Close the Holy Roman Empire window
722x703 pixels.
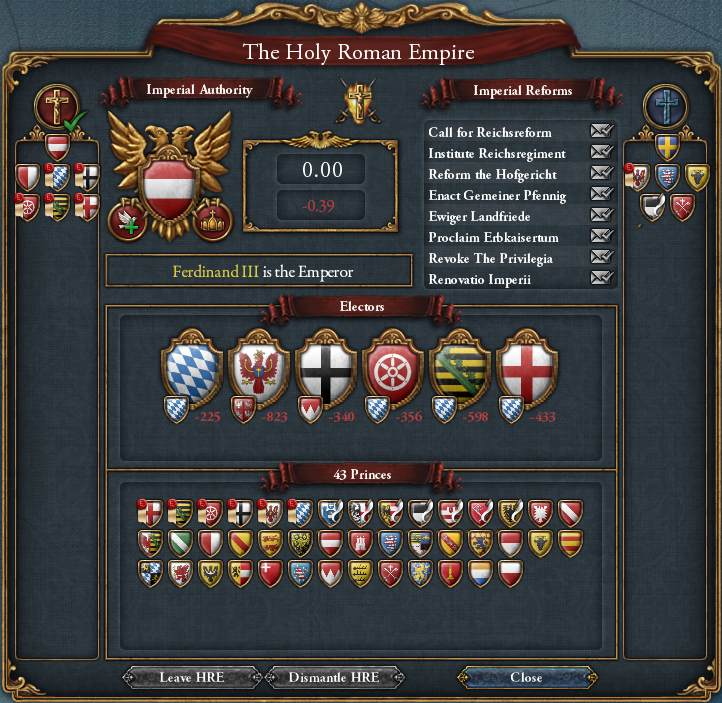coord(526,677)
